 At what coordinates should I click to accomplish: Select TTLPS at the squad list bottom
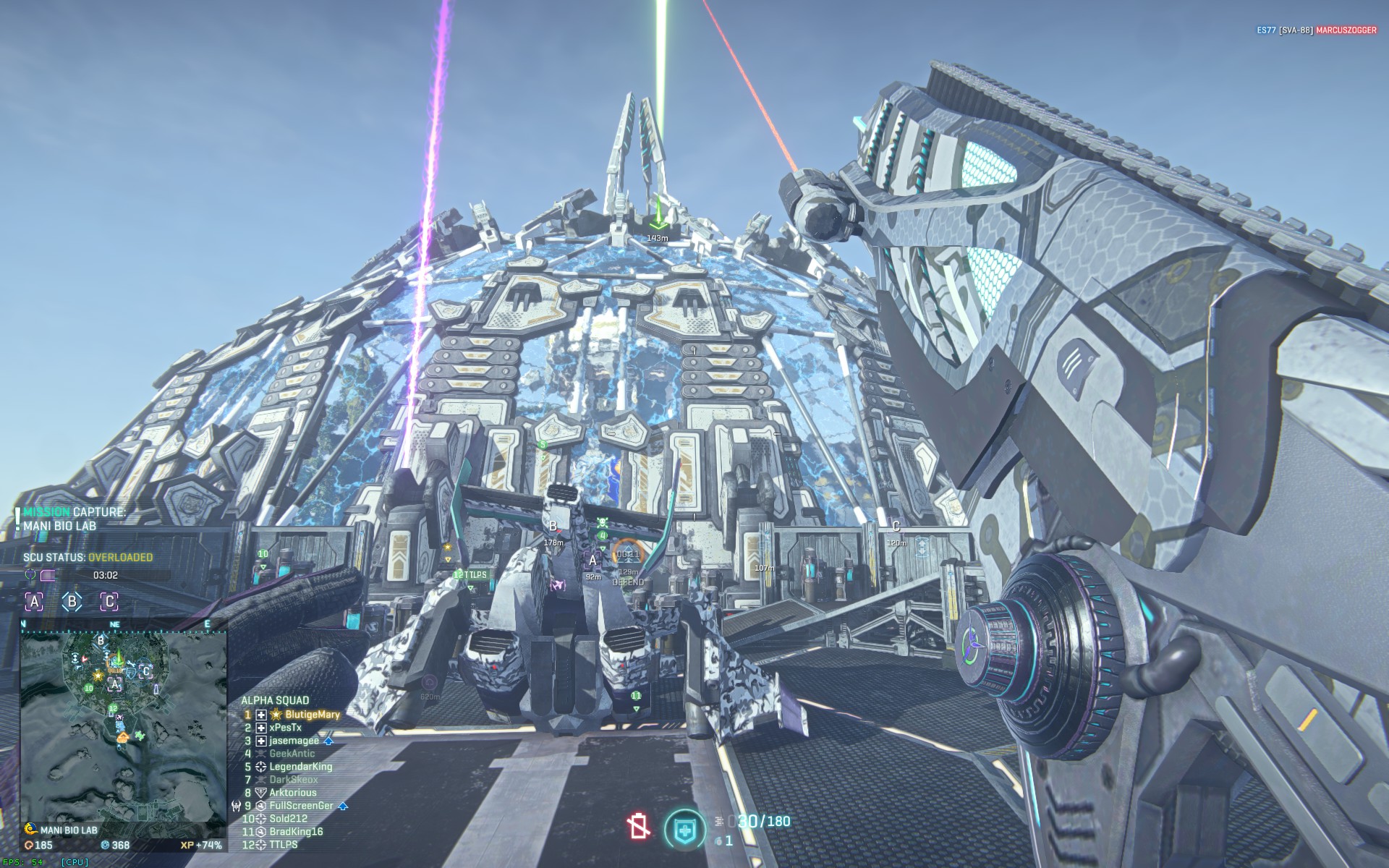pos(283,845)
